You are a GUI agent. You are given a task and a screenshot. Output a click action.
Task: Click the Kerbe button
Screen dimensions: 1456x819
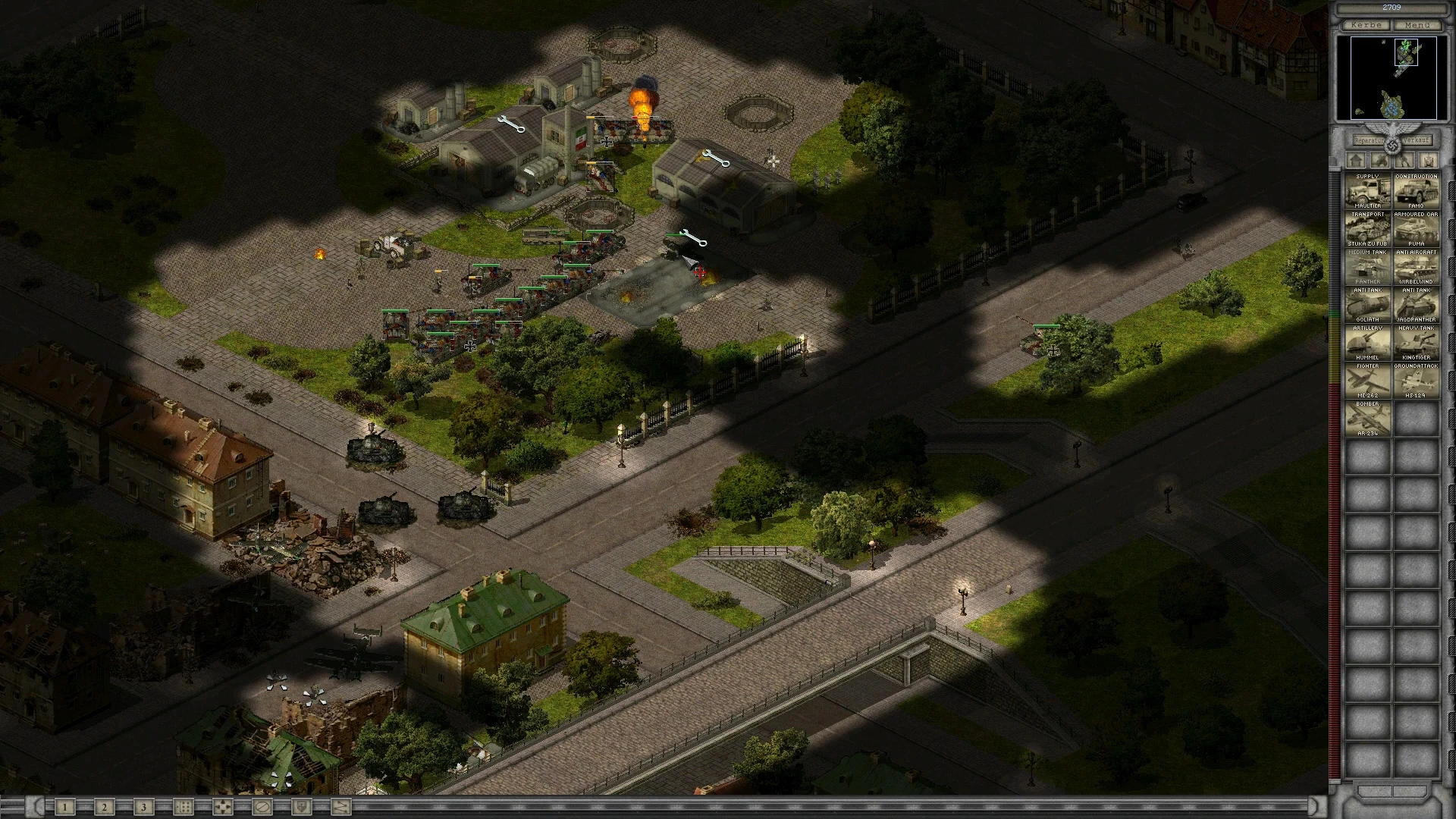point(1367,25)
